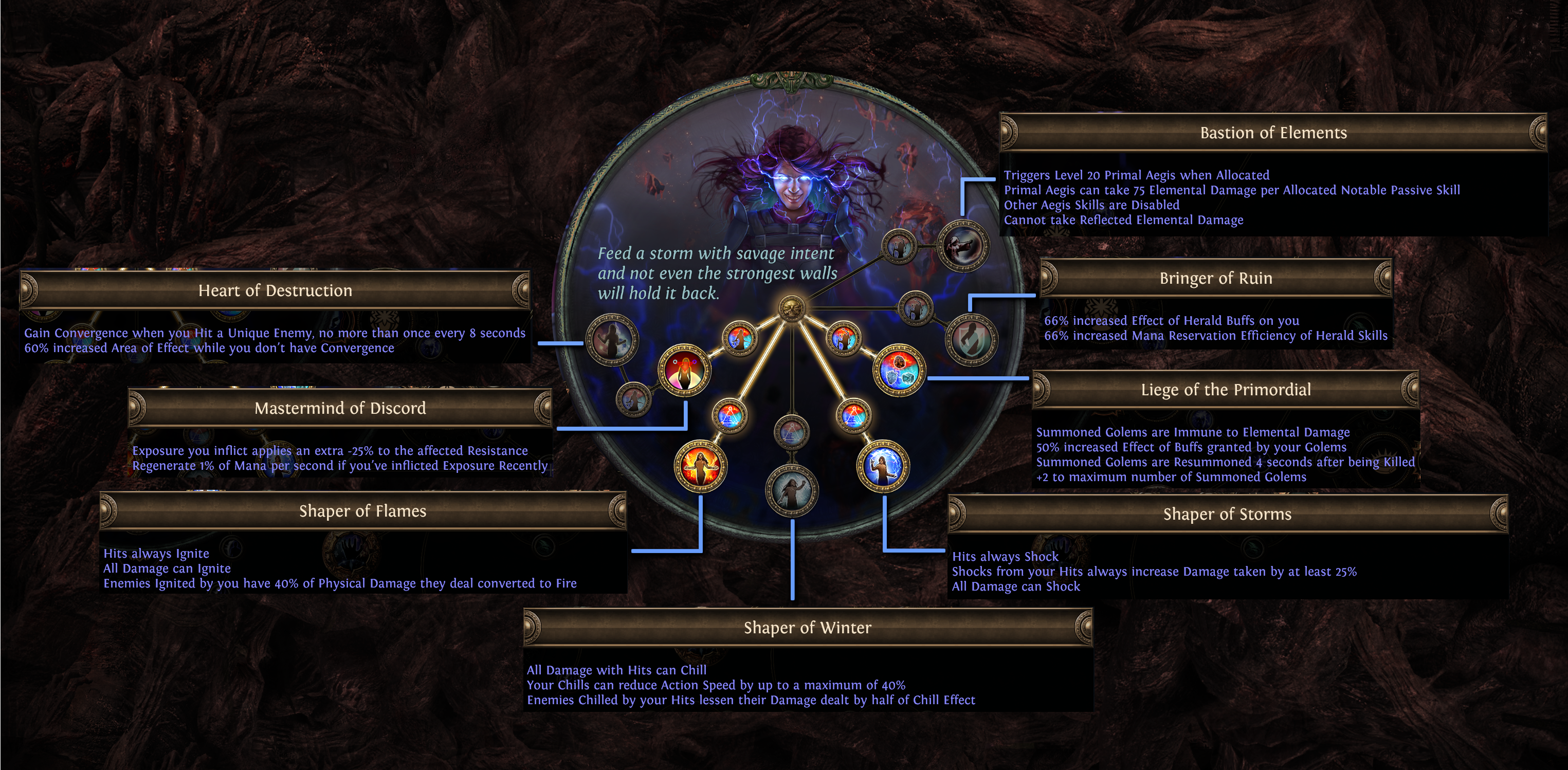Image resolution: width=1568 pixels, height=770 pixels.
Task: Allocate the Heart of Destruction notable node
Action: click(612, 340)
